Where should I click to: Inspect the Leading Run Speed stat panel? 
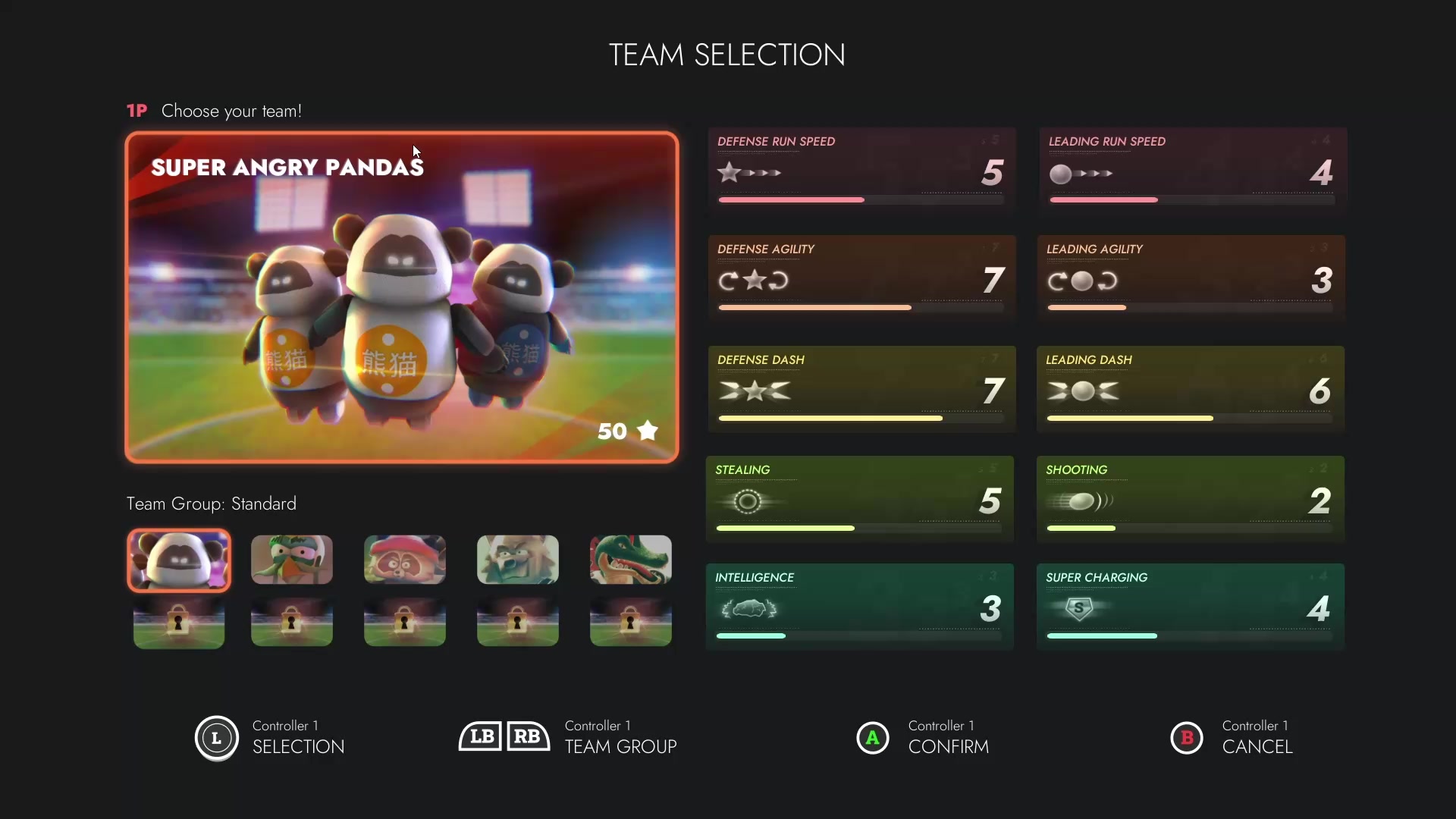[1191, 168]
